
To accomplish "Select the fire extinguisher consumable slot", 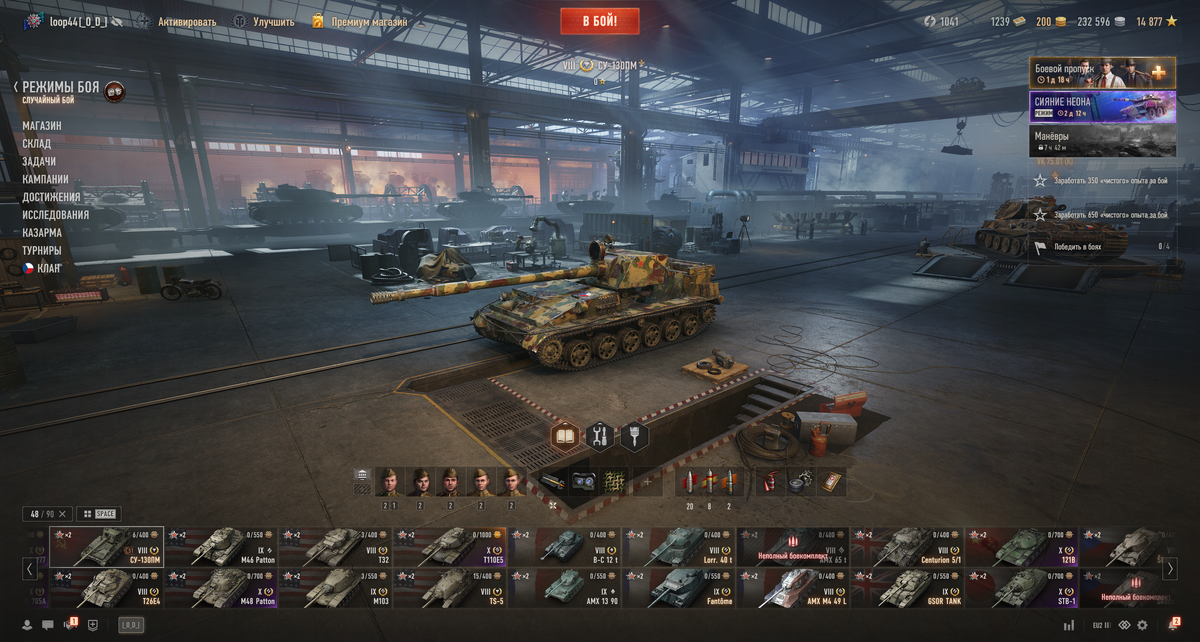I will [x=765, y=482].
